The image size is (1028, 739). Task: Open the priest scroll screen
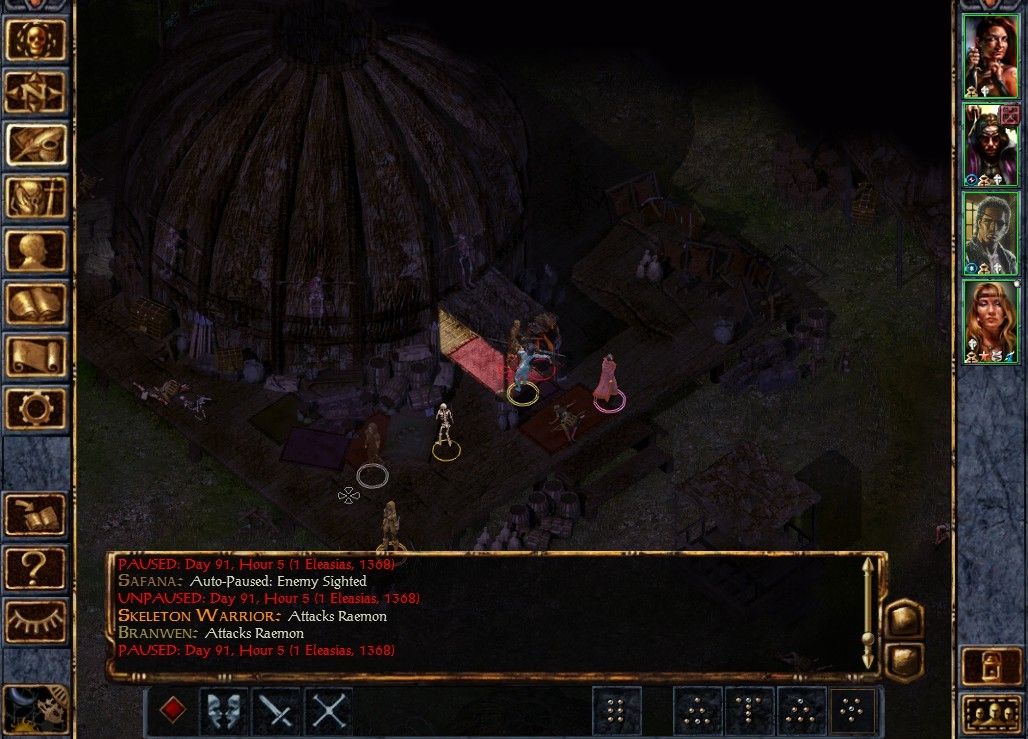point(36,356)
